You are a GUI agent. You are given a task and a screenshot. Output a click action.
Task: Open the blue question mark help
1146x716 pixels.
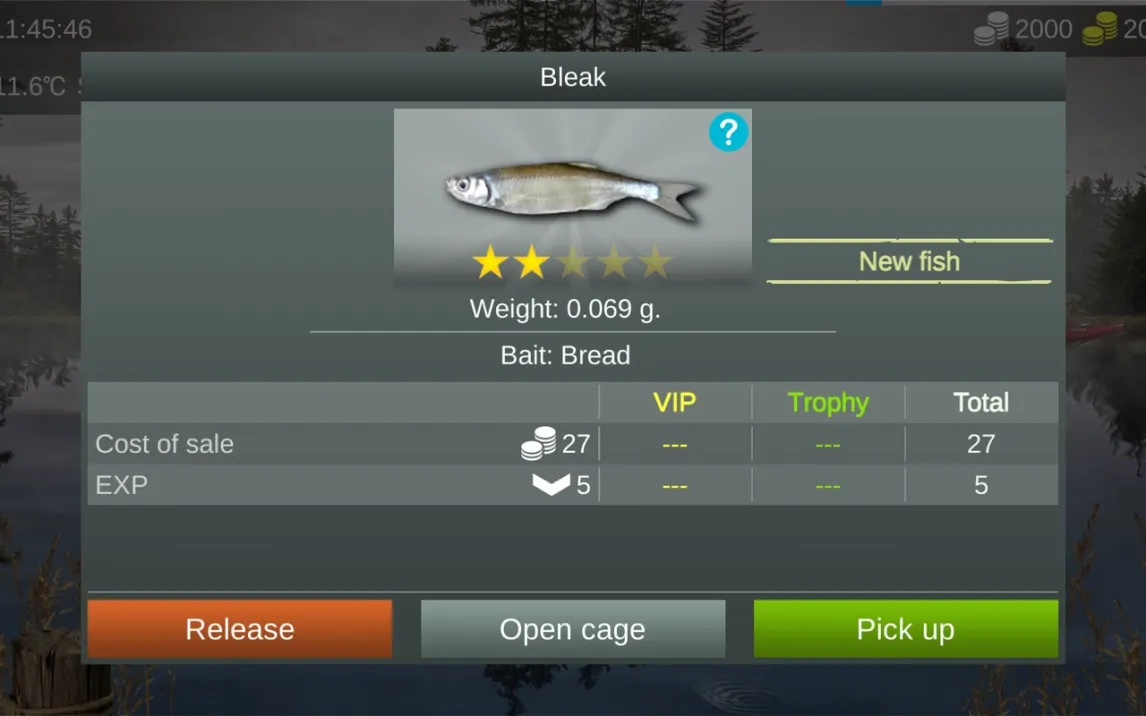tap(728, 132)
